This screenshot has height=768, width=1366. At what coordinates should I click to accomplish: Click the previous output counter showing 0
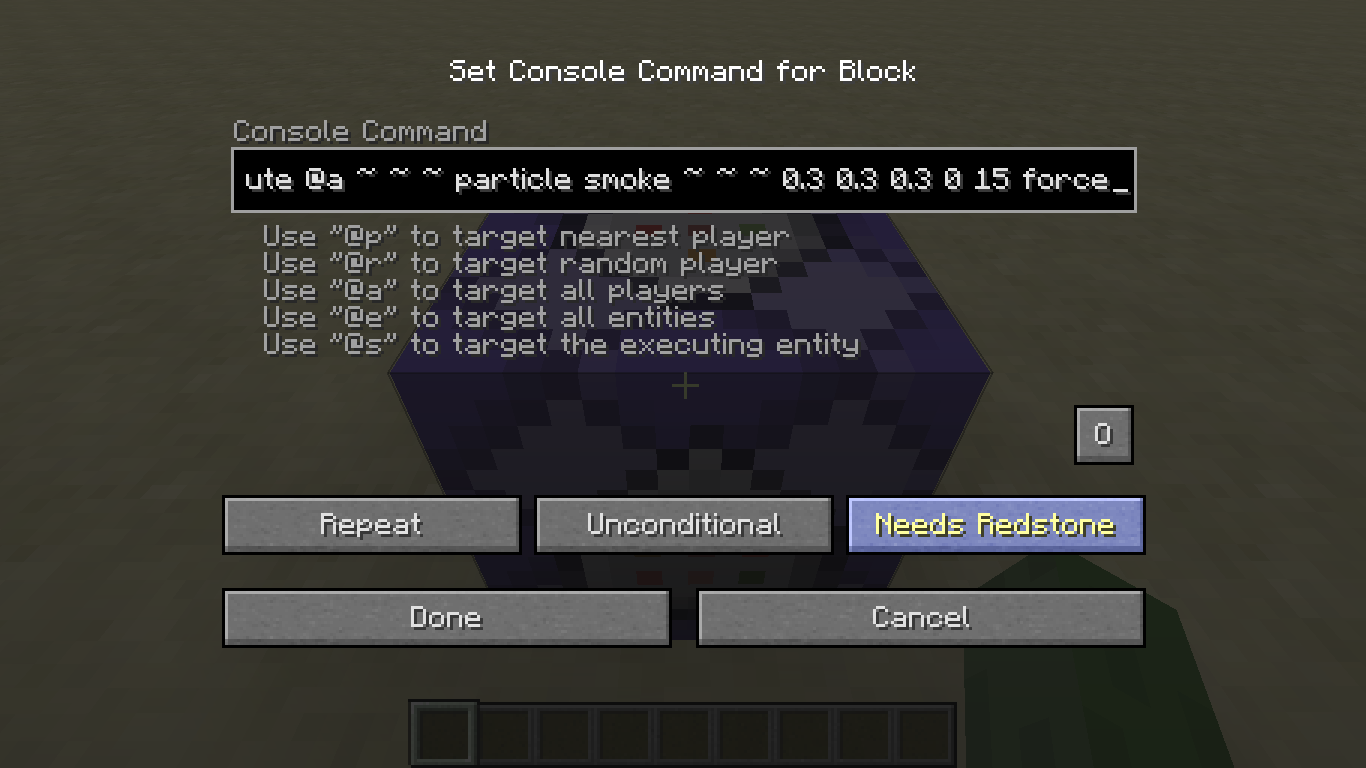(x=1103, y=434)
